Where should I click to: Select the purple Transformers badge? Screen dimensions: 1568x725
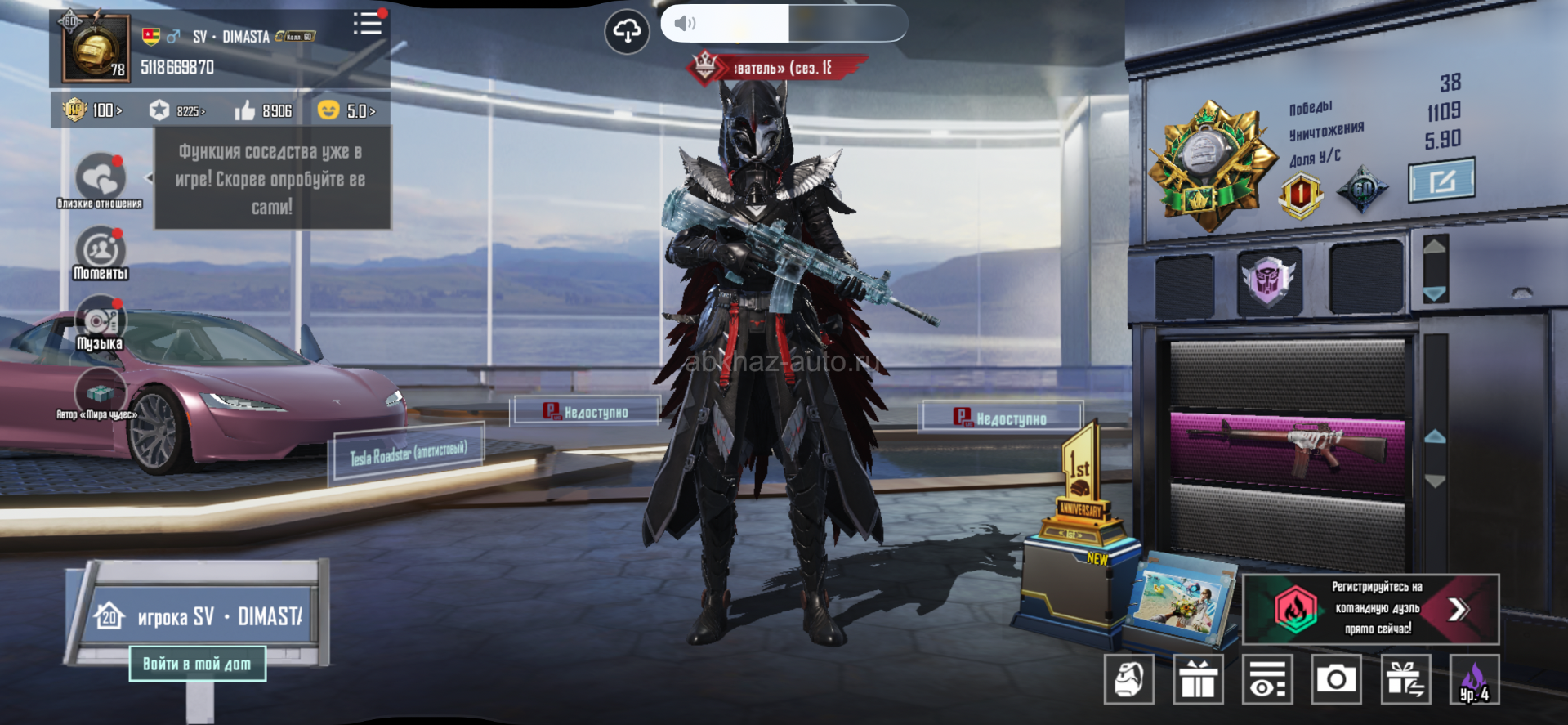pyautogui.click(x=1268, y=280)
